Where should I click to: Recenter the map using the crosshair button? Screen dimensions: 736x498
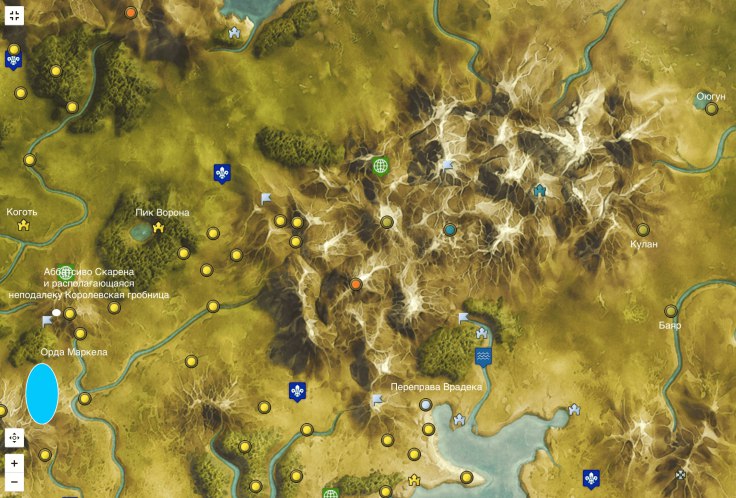14,437
